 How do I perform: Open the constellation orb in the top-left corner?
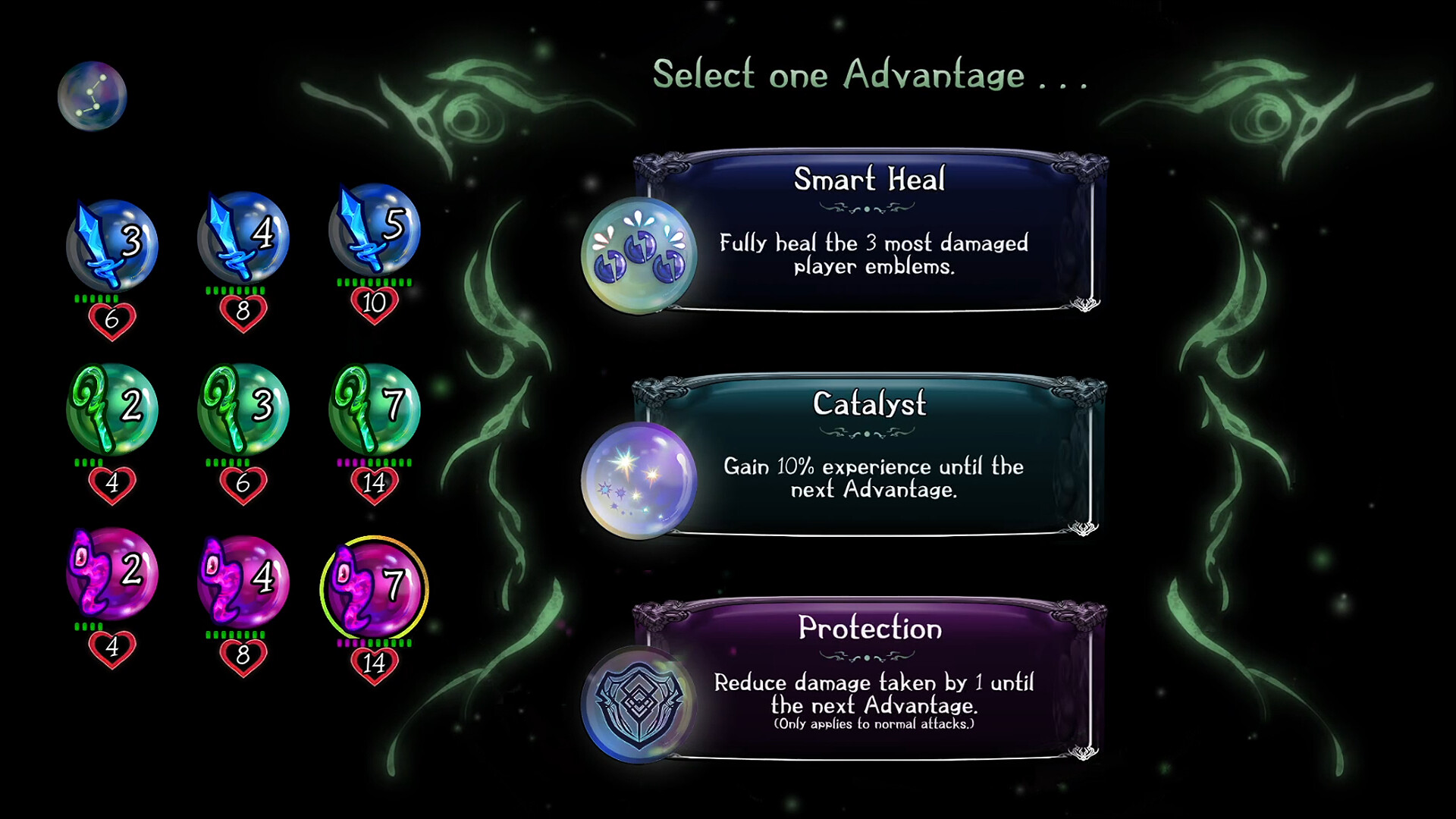pyautogui.click(x=91, y=95)
